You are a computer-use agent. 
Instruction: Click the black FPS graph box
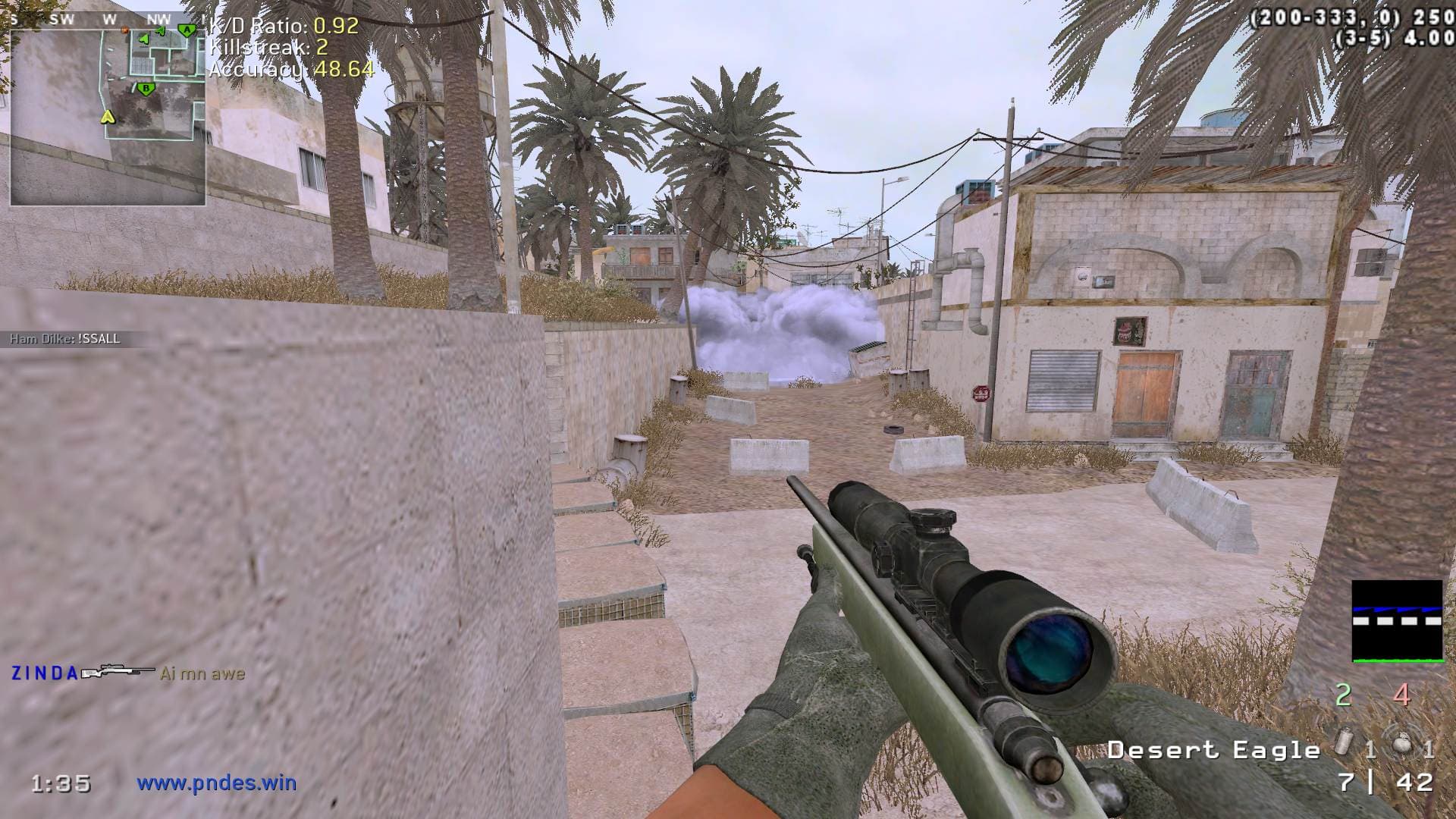(1397, 620)
